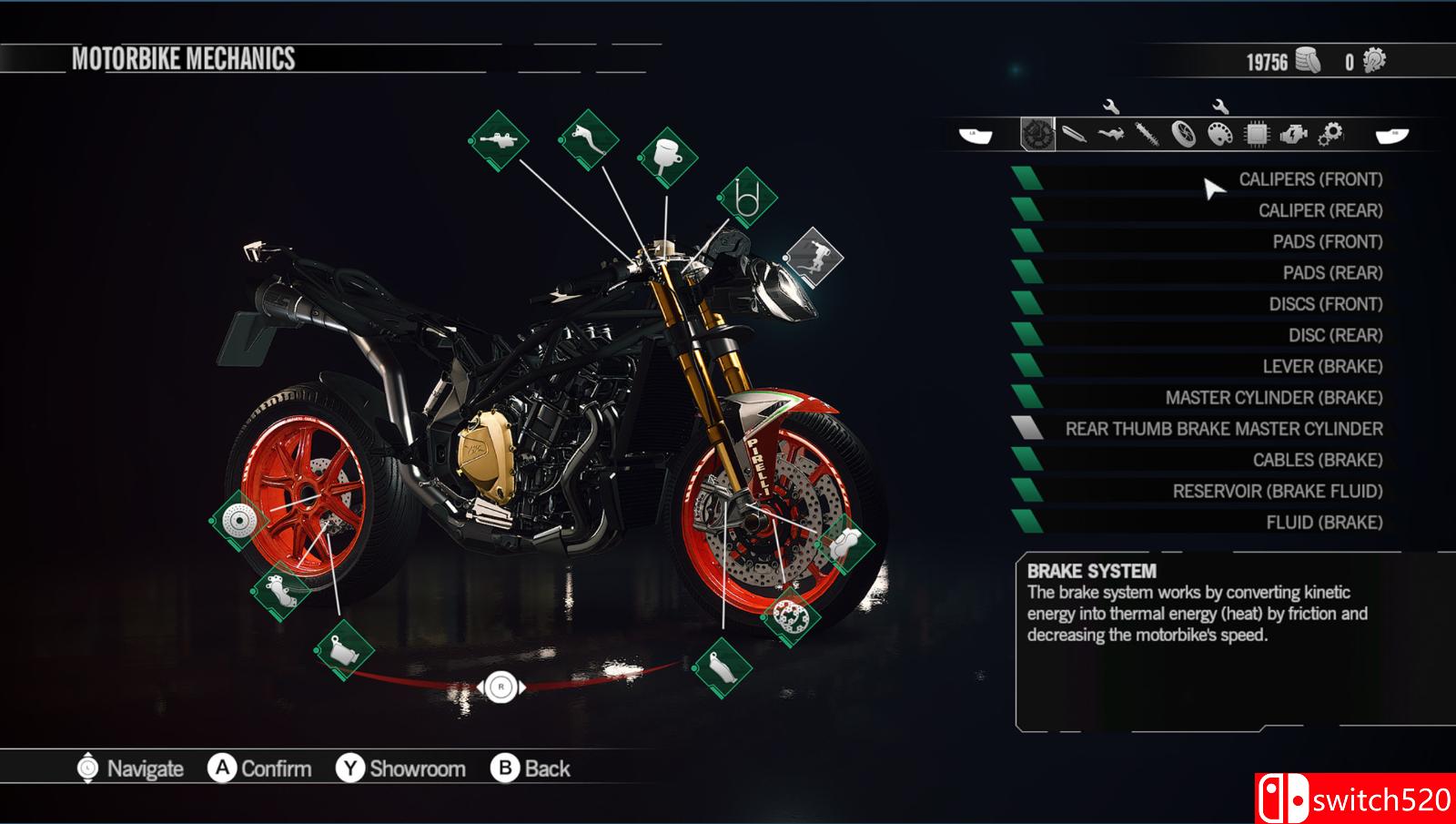Screen dimensions: 1456x824
Task: Click the brake cable diamond icon
Action: pos(747,198)
